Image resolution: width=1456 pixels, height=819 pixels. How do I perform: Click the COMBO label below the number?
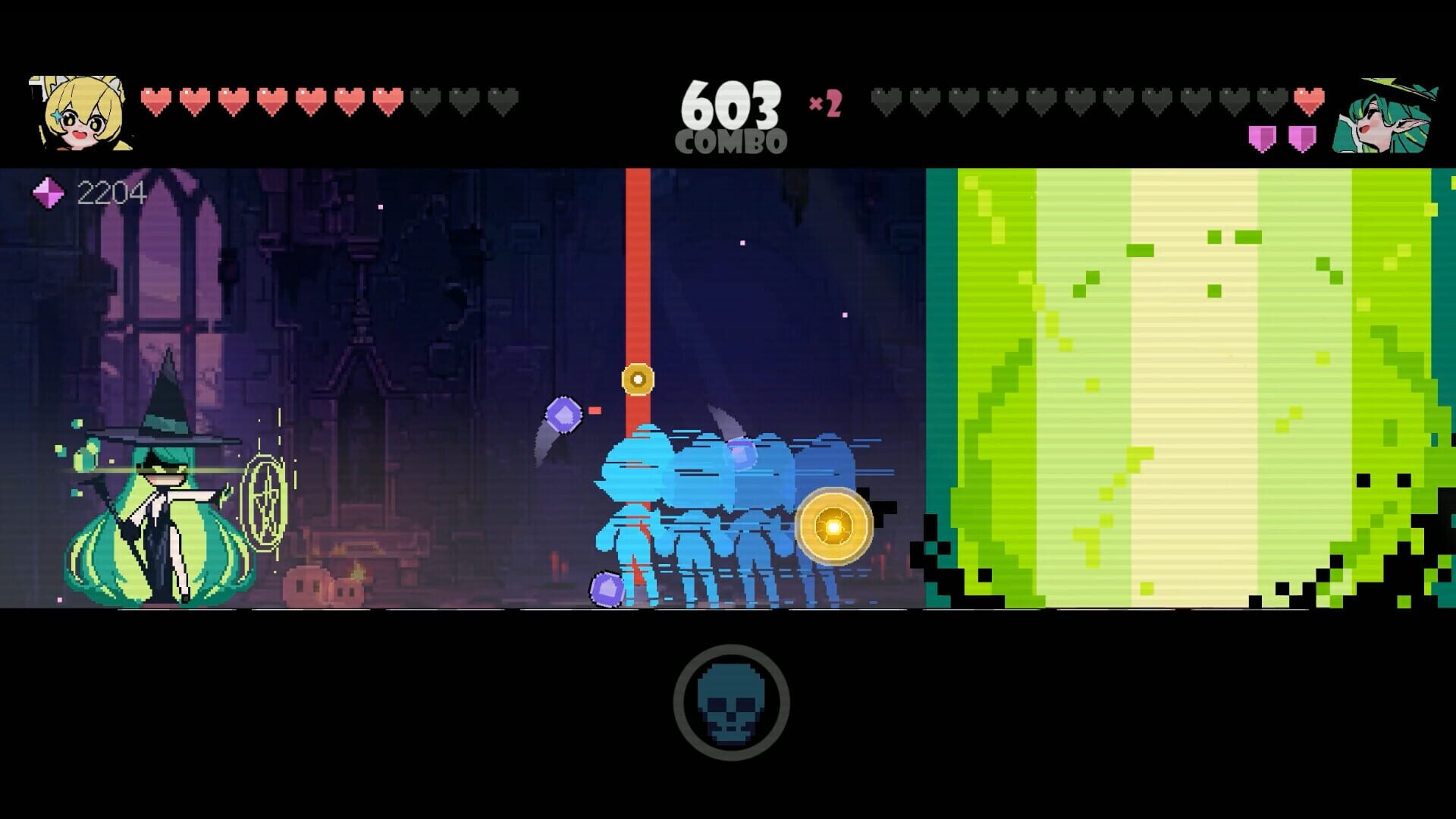pyautogui.click(x=732, y=140)
